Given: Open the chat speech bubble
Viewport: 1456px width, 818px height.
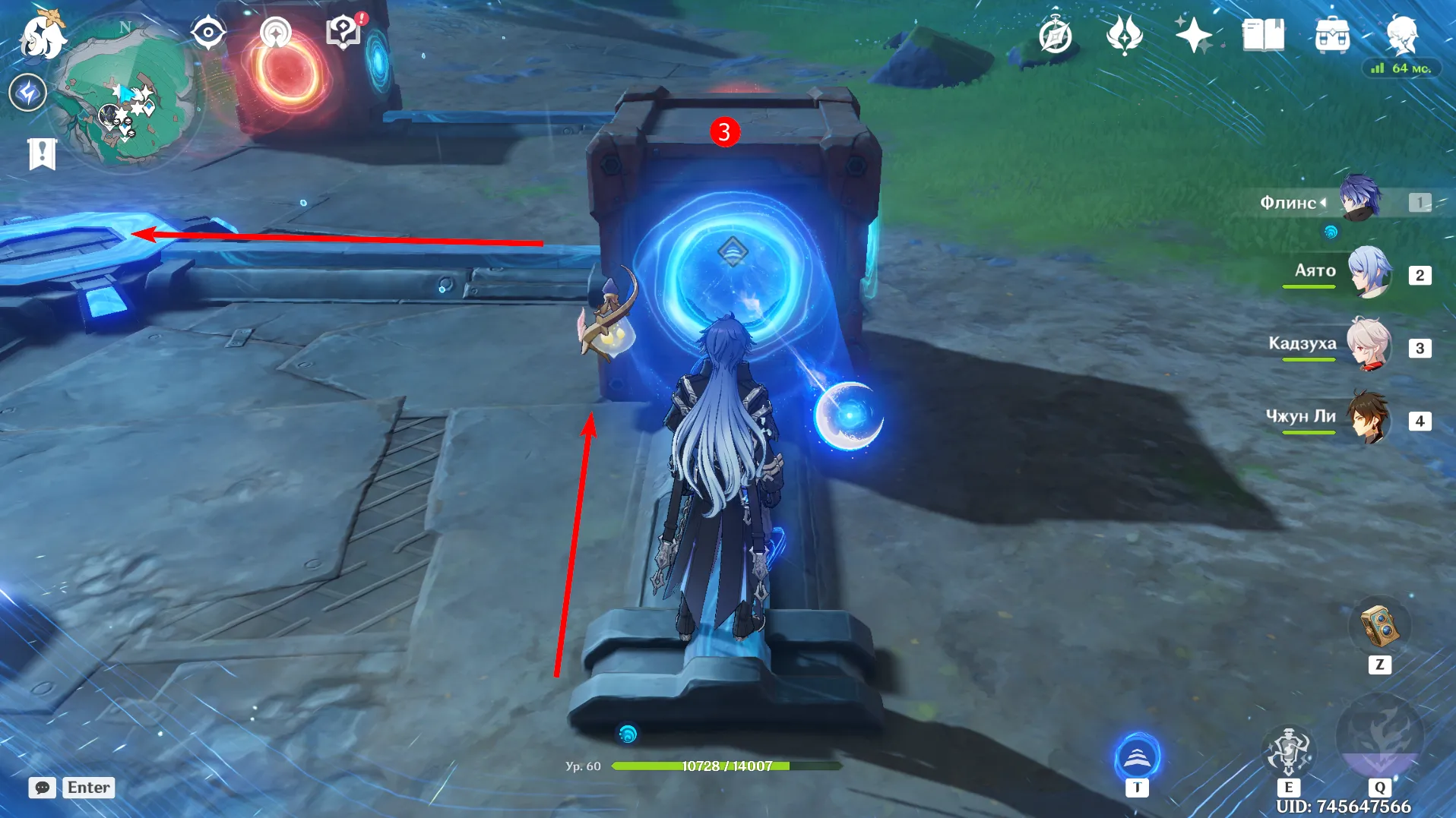Looking at the screenshot, I should pyautogui.click(x=43, y=788).
